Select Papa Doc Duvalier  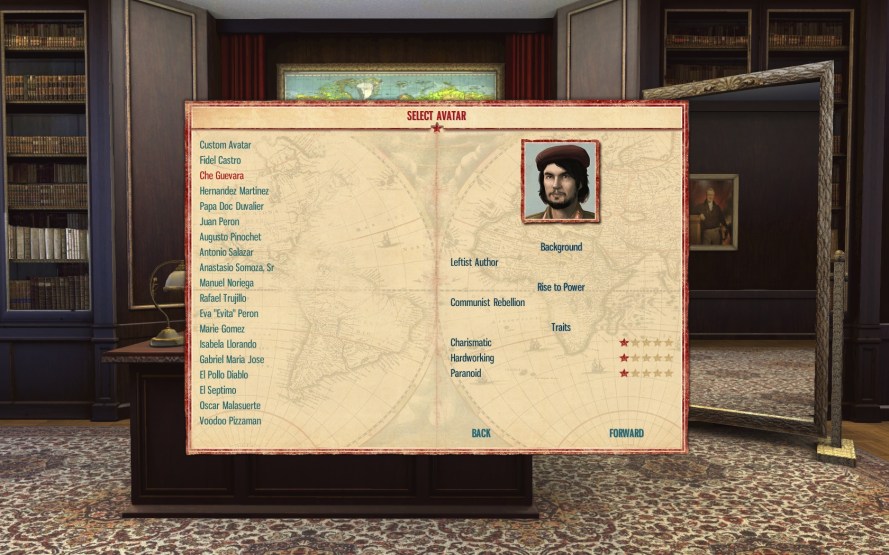231,206
